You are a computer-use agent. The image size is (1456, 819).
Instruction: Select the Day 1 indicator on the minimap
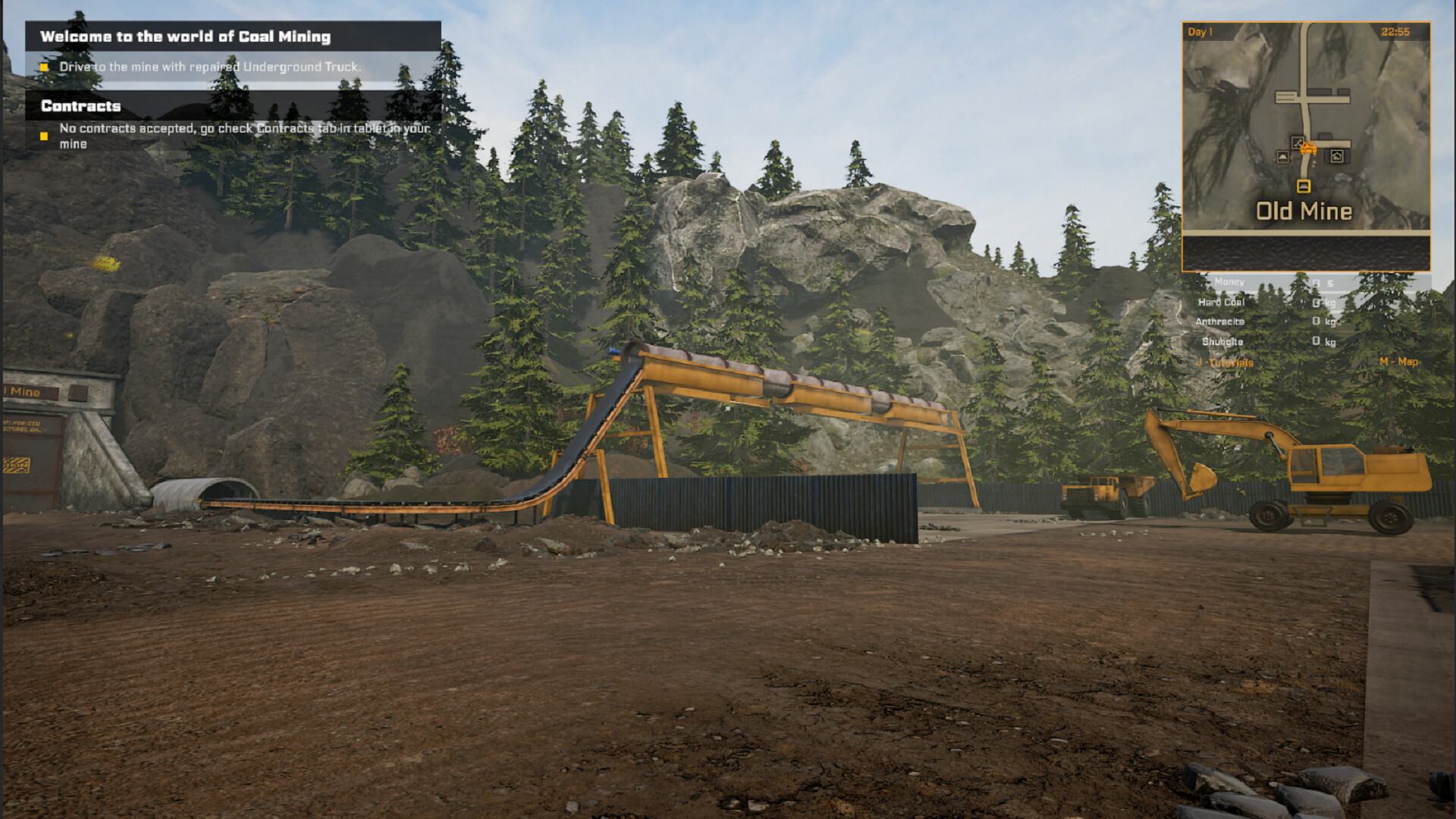tap(1198, 31)
